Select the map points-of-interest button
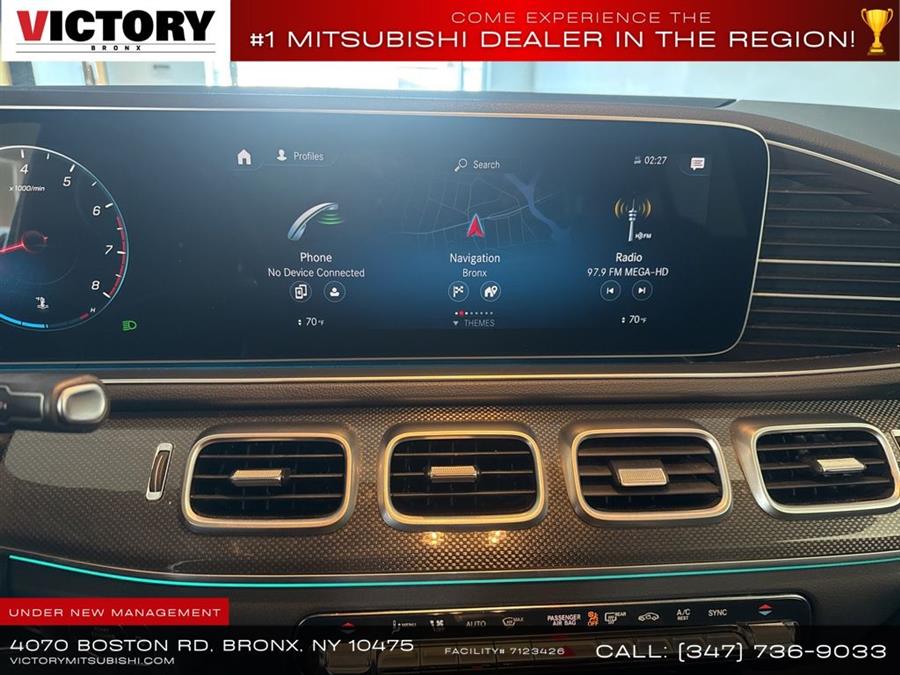 tap(490, 292)
